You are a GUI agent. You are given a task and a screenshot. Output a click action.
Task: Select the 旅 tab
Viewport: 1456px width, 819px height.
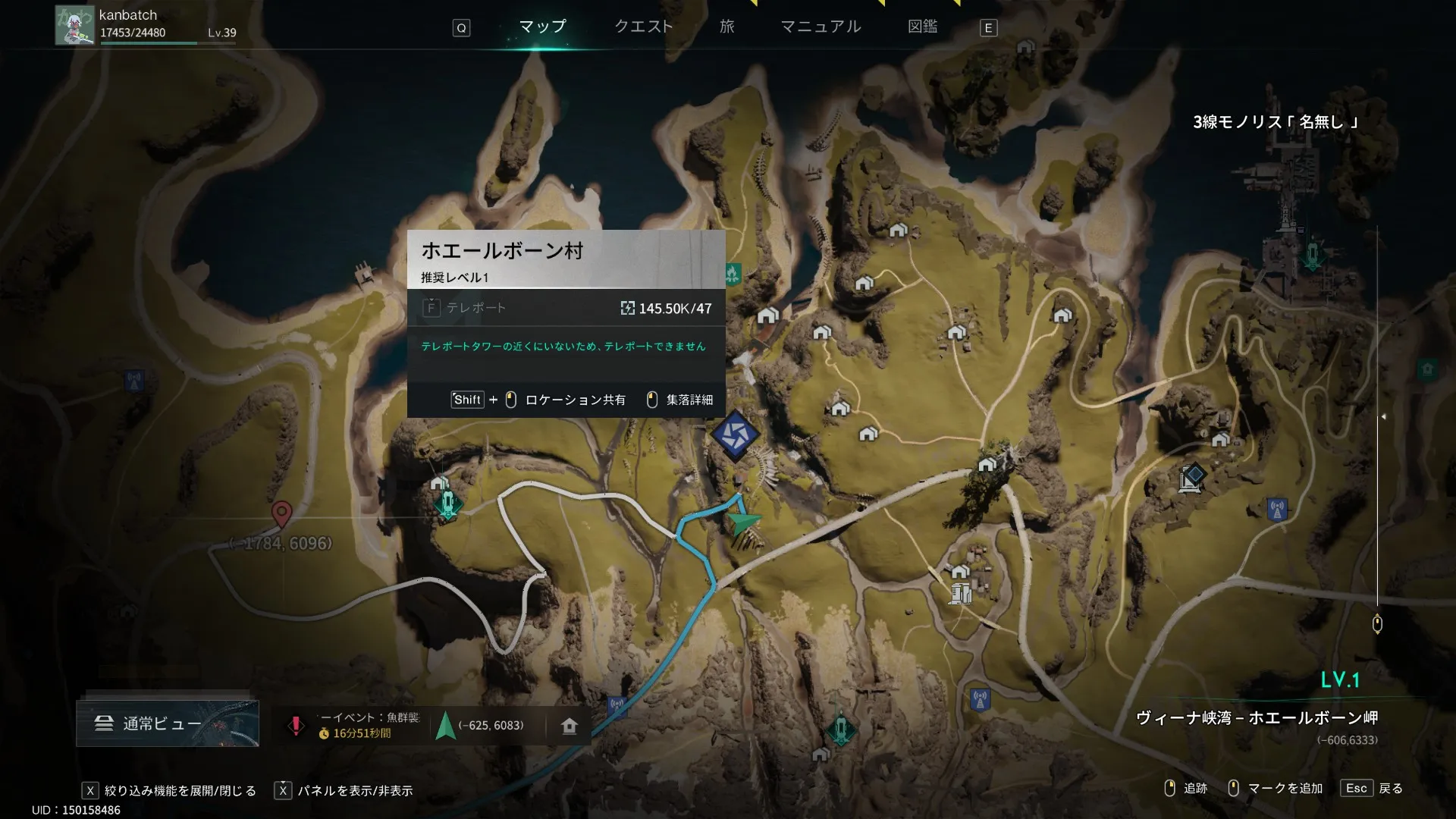click(726, 27)
